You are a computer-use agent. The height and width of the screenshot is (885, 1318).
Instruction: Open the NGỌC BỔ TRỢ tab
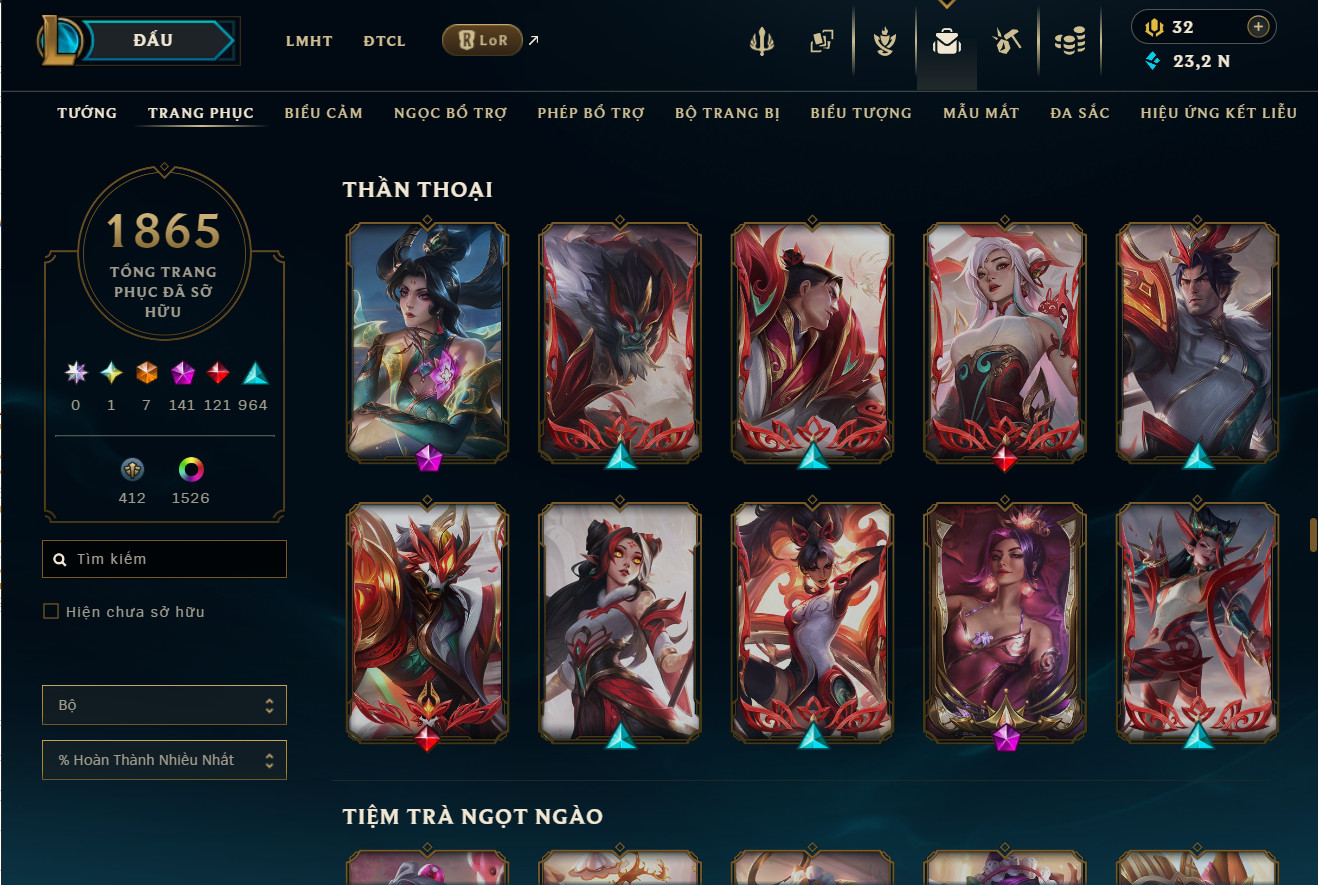click(450, 113)
